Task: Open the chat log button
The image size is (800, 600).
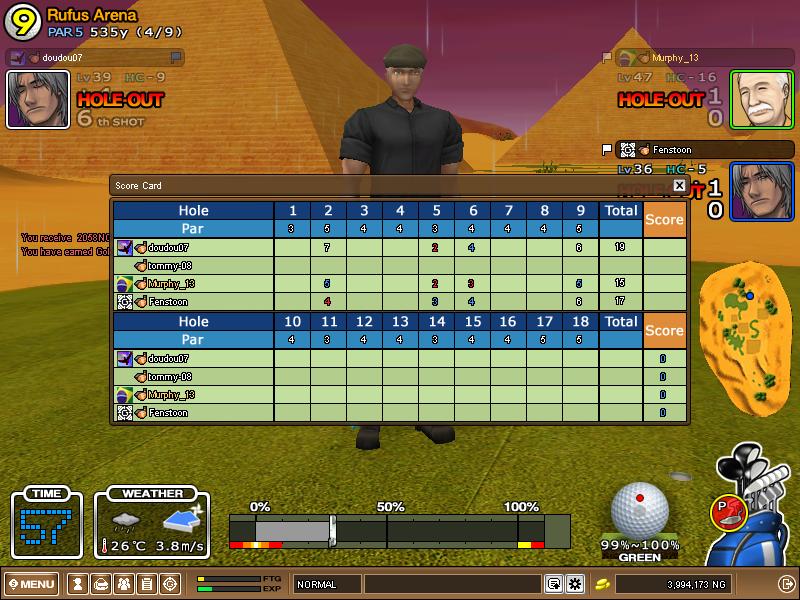Action: click(553, 584)
